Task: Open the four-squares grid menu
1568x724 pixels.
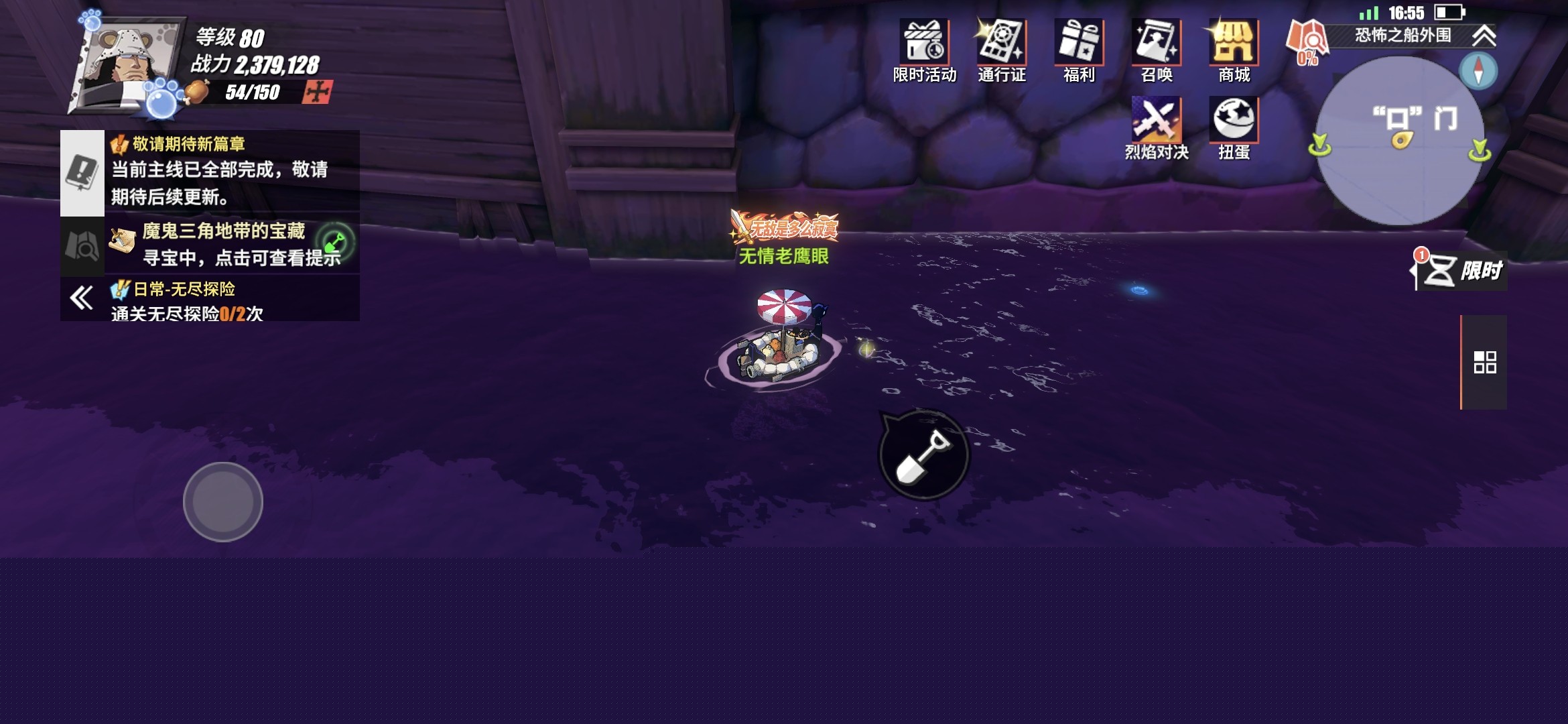Action: point(1485,362)
